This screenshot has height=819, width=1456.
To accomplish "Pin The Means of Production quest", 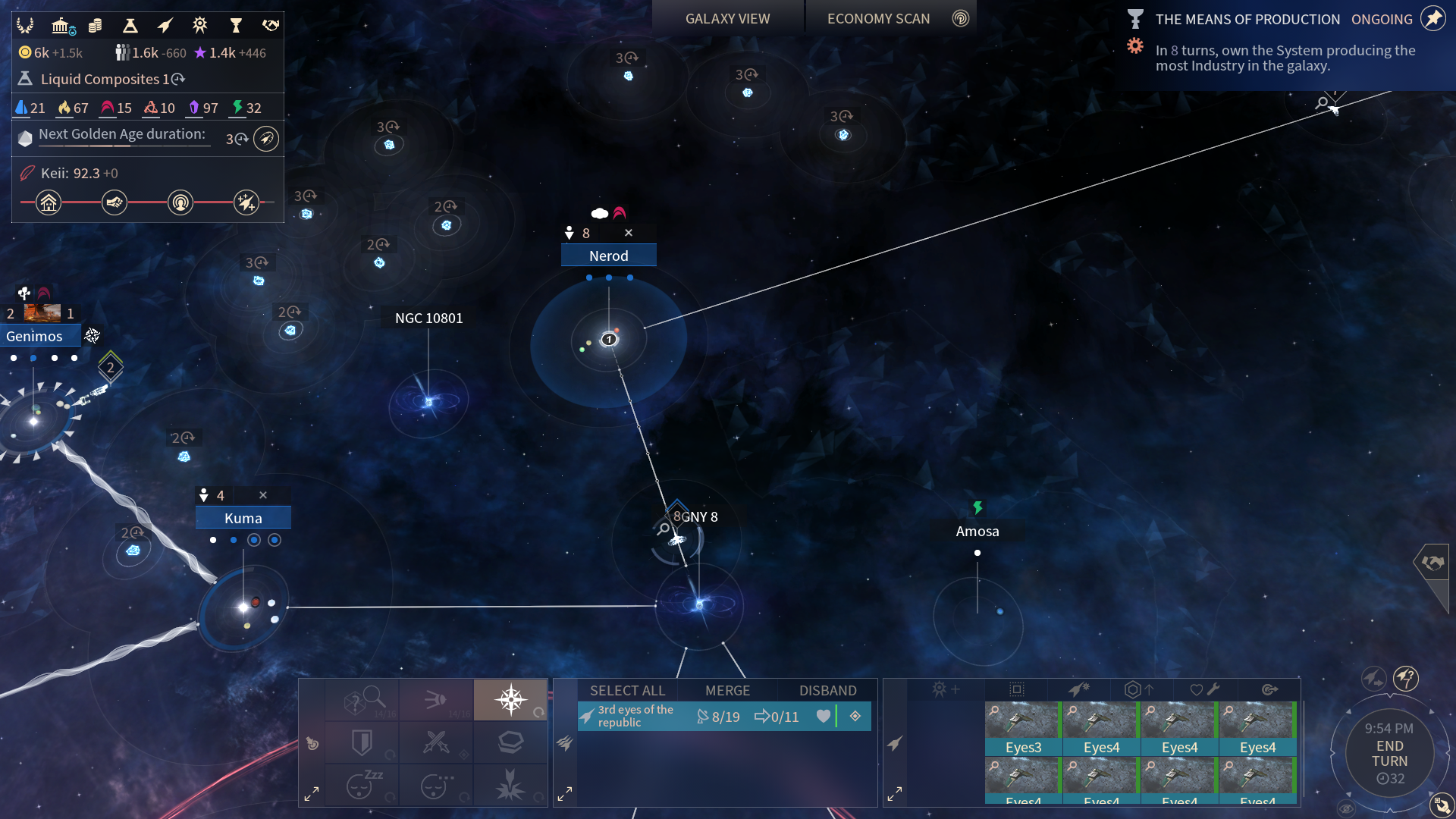I will click(x=1432, y=19).
